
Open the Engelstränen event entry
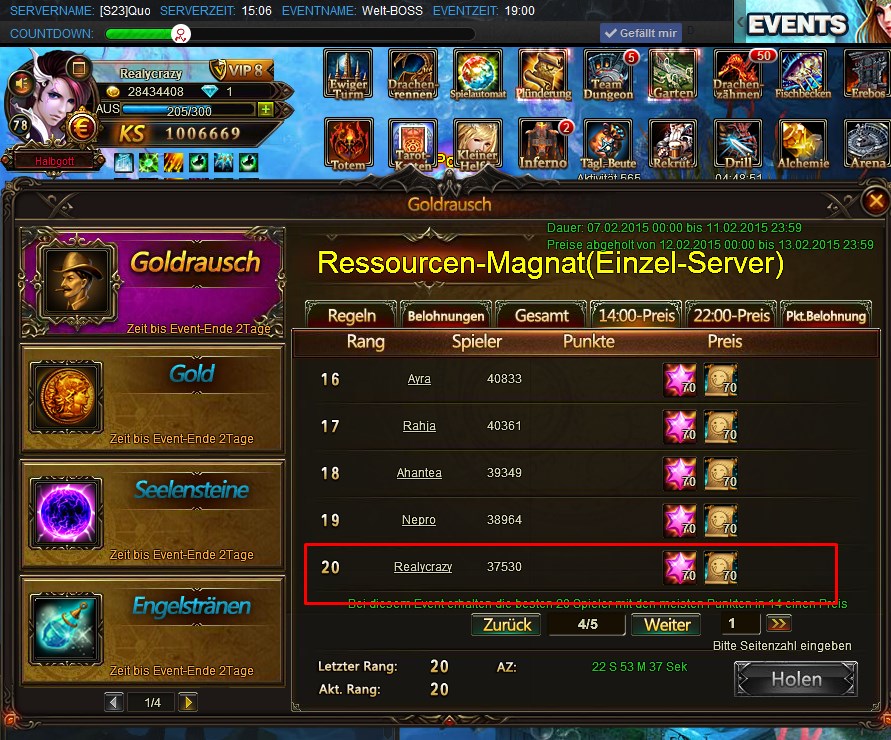point(152,630)
